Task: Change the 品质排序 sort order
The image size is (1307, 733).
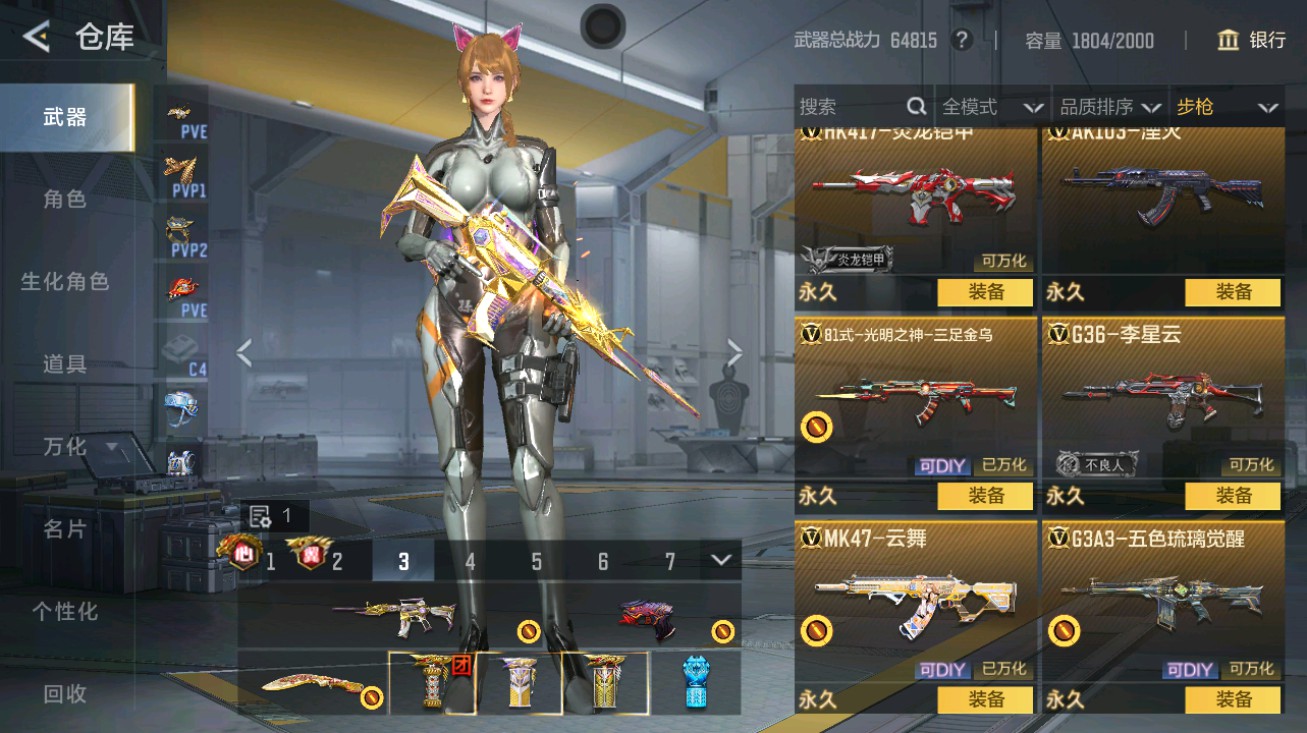Action: tap(1109, 107)
